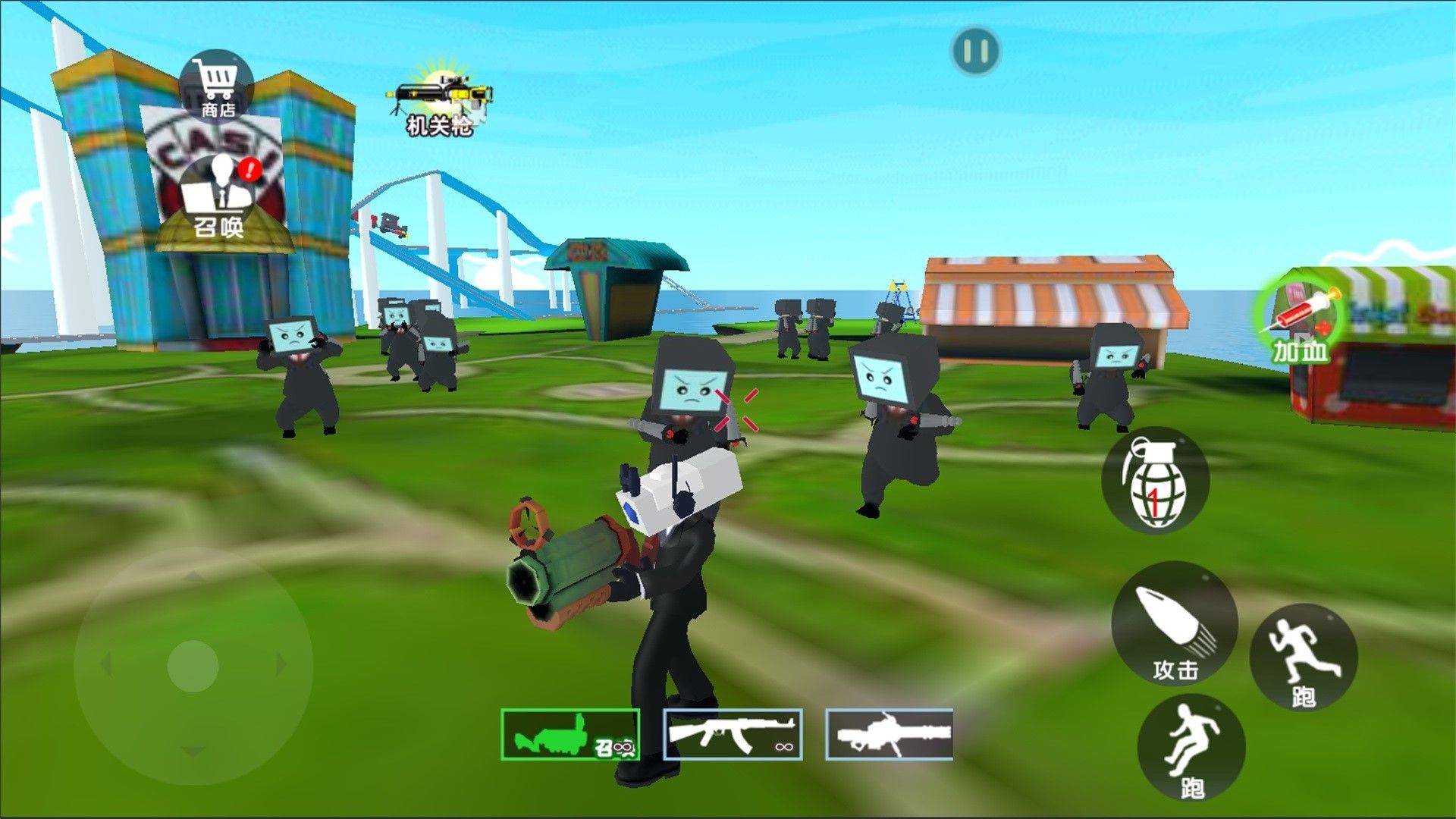The width and height of the screenshot is (1456, 819).
Task: Select the green summon launcher weapon slot
Action: (570, 734)
